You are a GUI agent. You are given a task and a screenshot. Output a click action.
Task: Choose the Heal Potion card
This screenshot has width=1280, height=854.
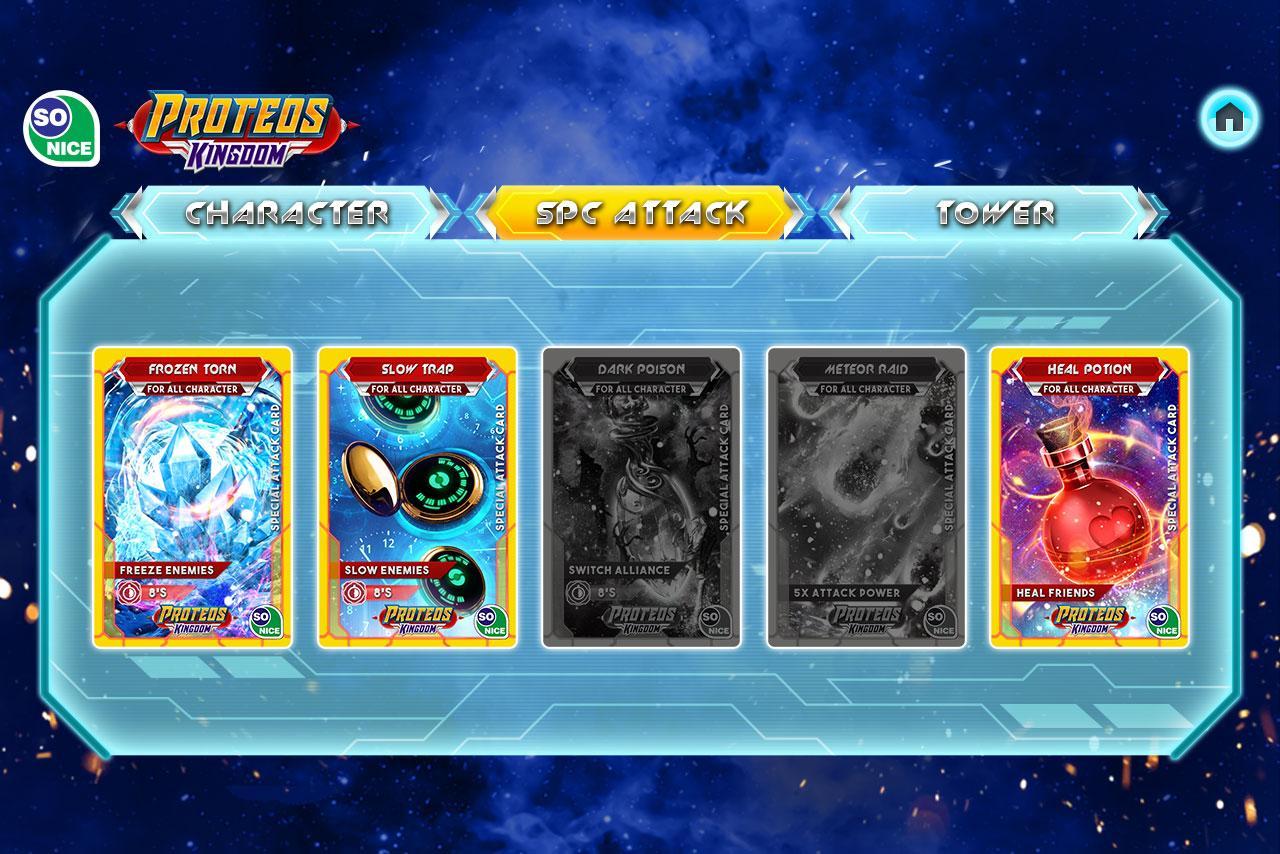click(1090, 497)
